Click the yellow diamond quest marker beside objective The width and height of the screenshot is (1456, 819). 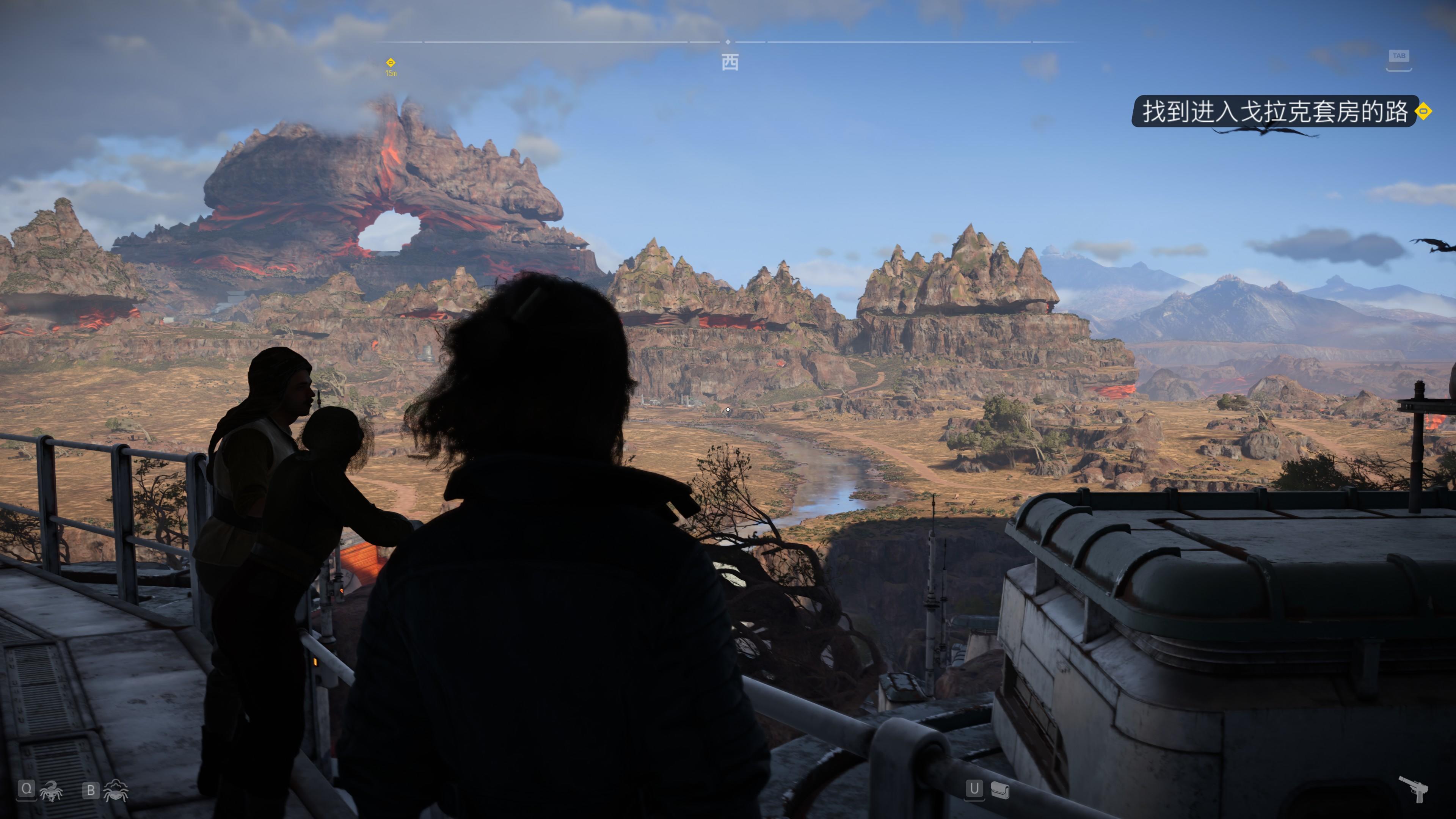click(1423, 111)
